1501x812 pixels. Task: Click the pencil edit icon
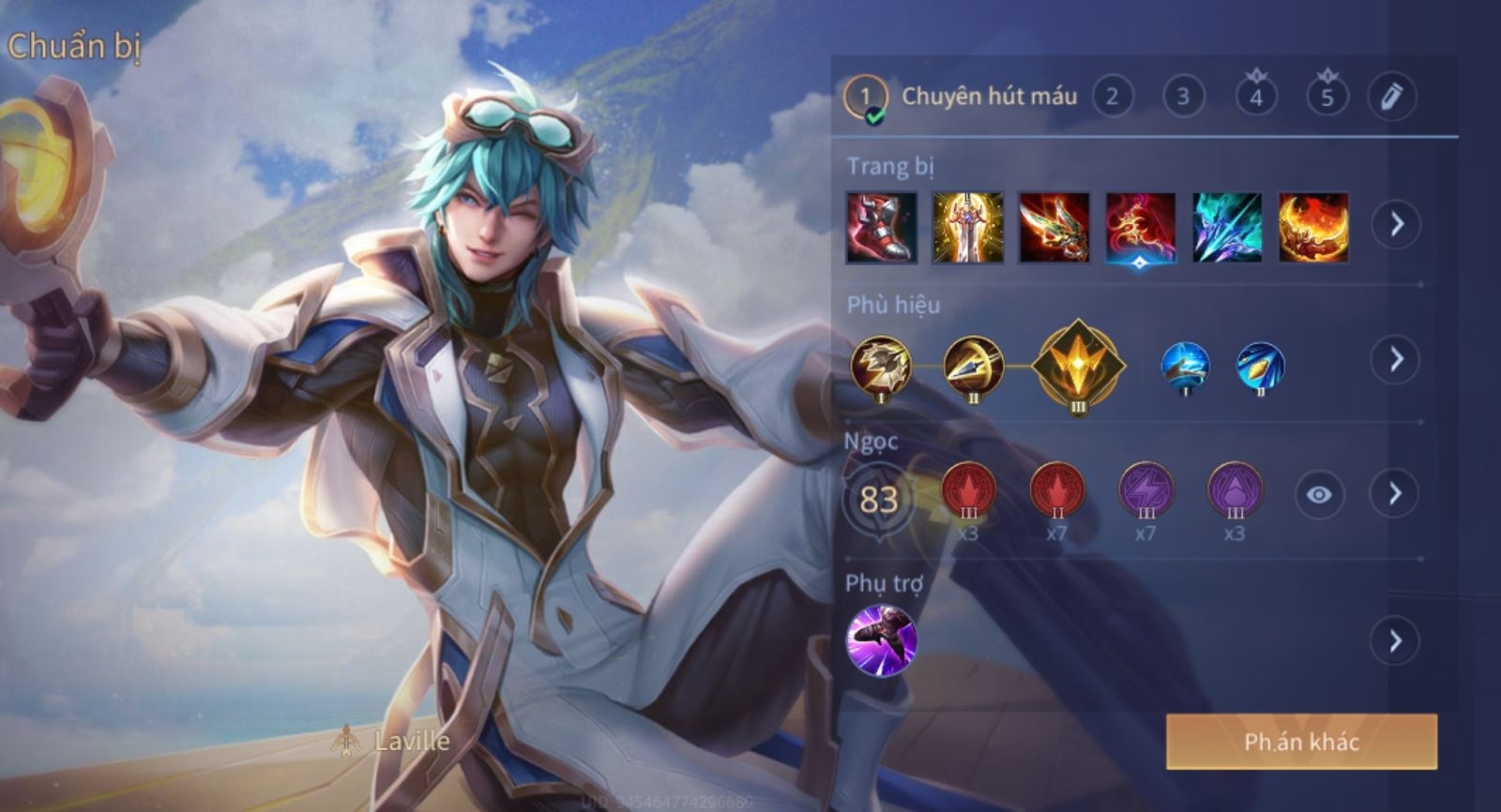tap(1391, 97)
